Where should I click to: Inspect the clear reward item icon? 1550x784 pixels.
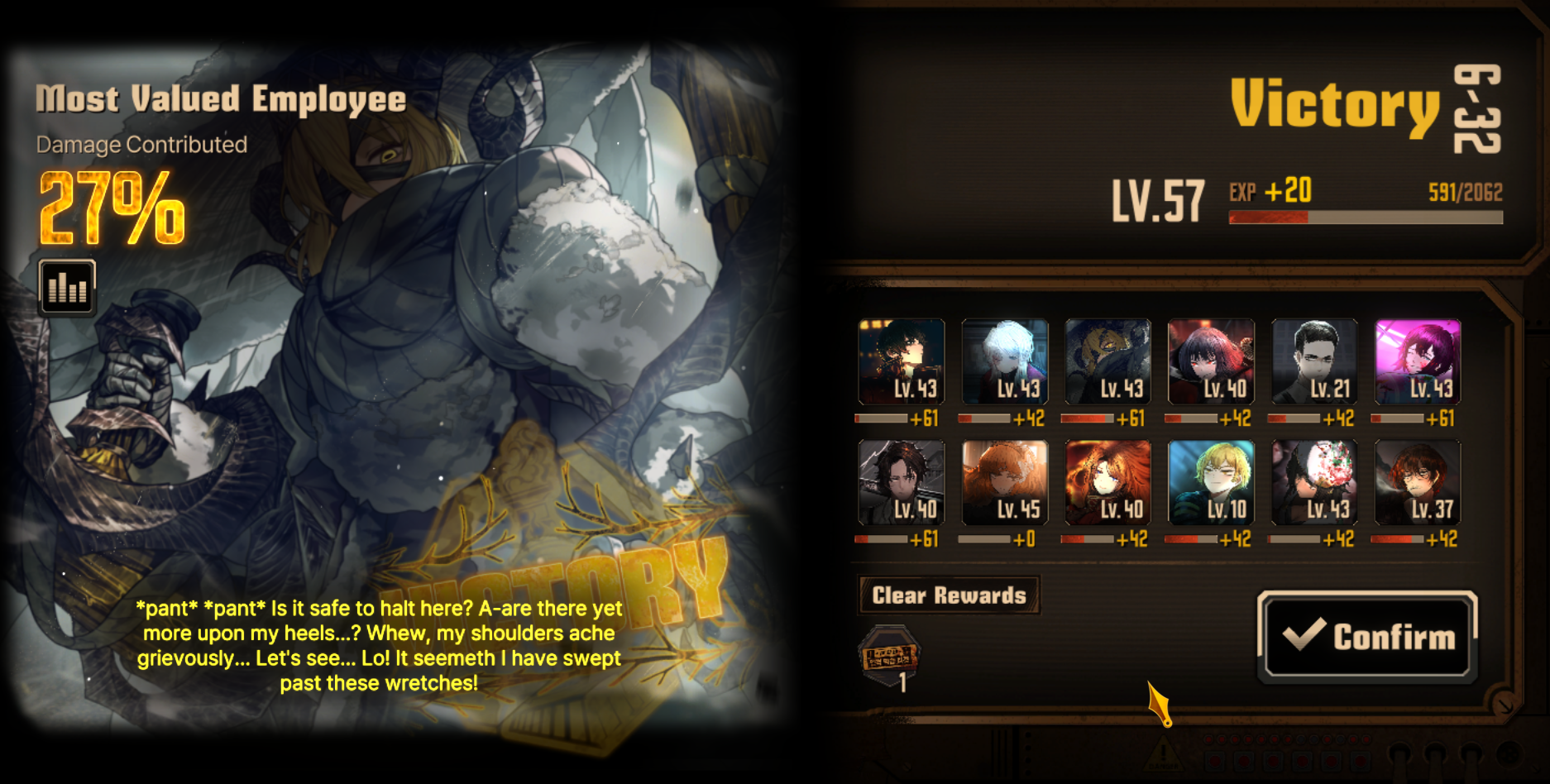tap(889, 657)
